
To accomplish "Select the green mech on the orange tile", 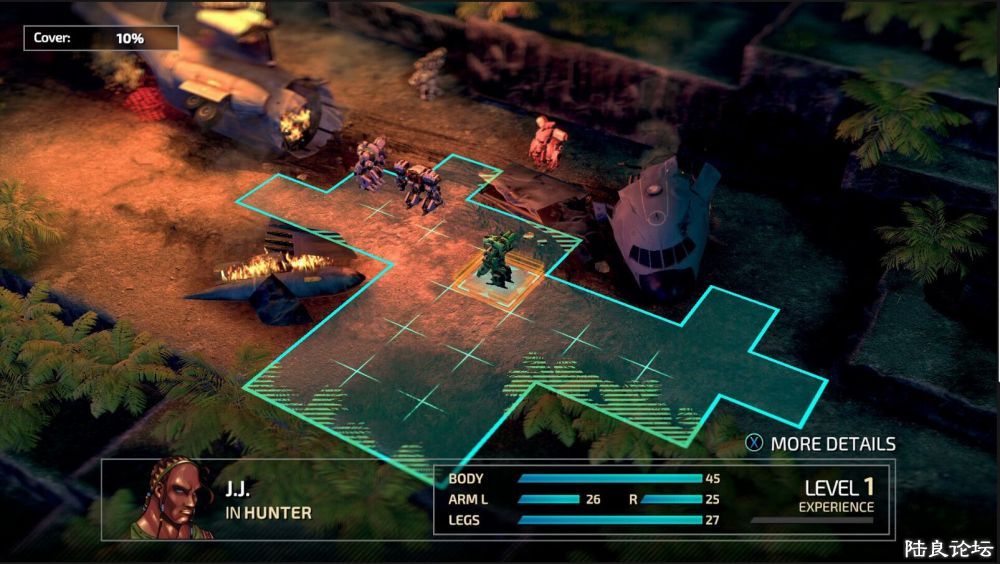I will tap(499, 259).
